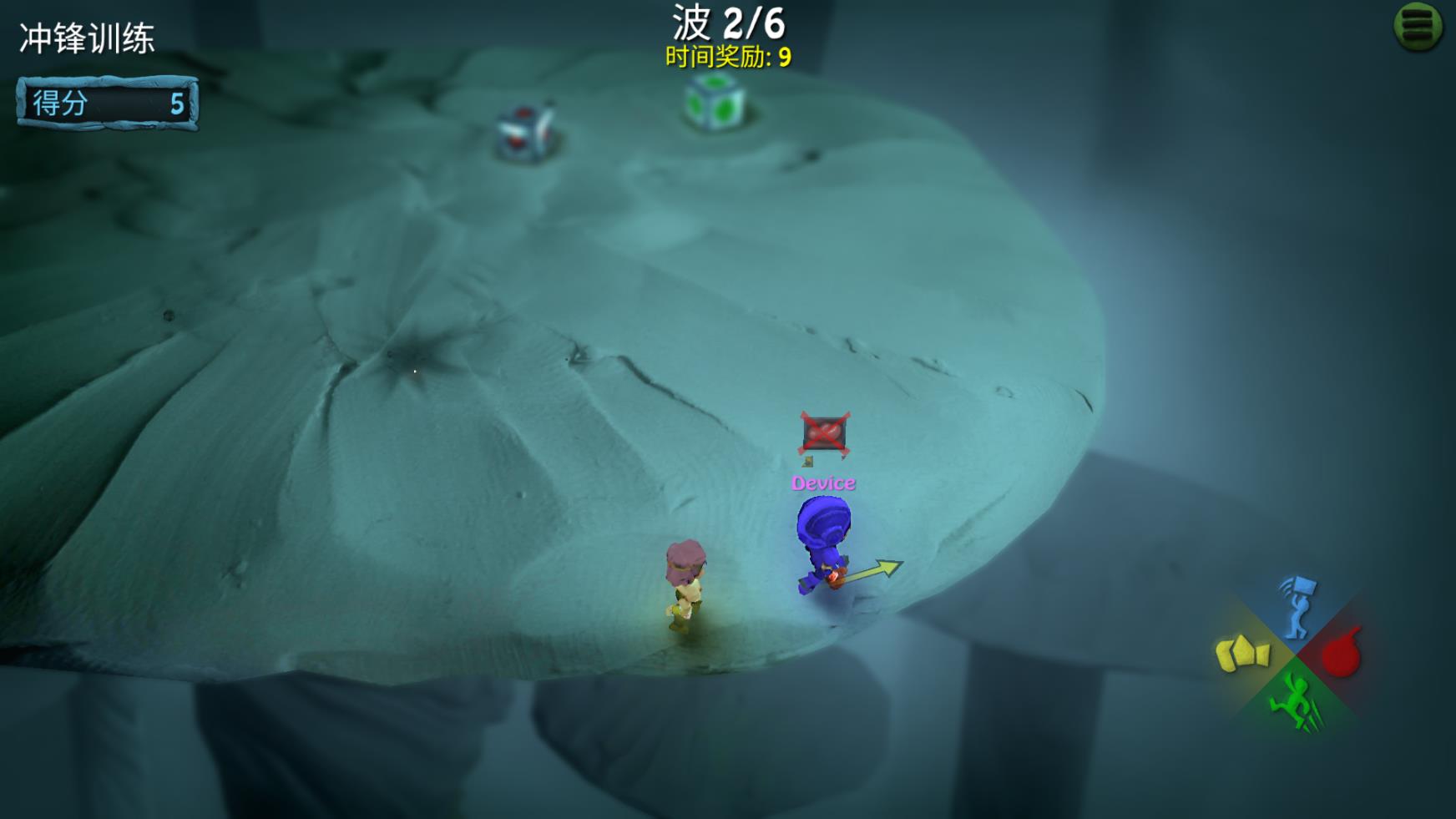The width and height of the screenshot is (1456, 819).
Task: Tap the yellow punch action button
Action: tap(1242, 654)
